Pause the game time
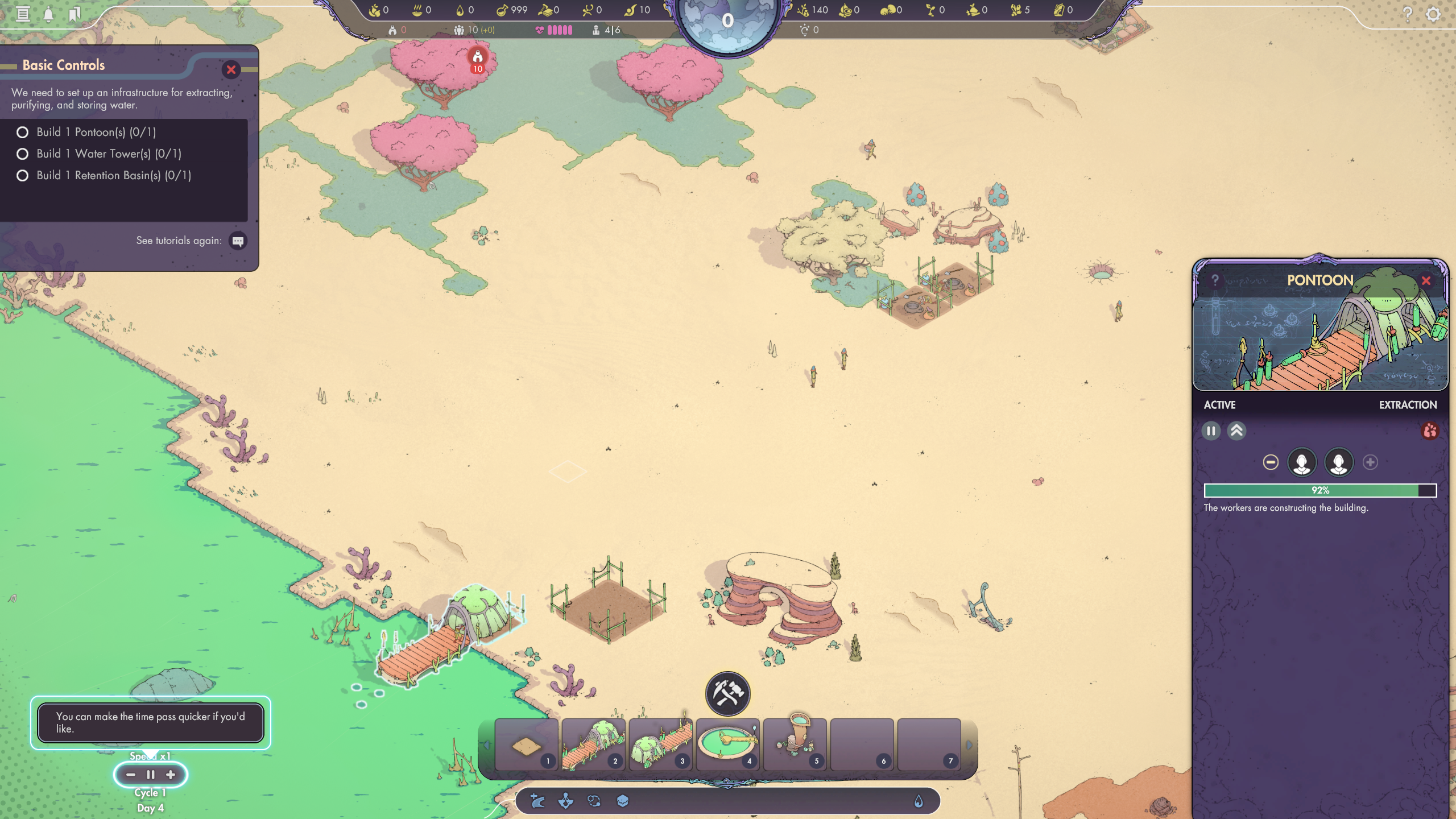 tap(151, 775)
